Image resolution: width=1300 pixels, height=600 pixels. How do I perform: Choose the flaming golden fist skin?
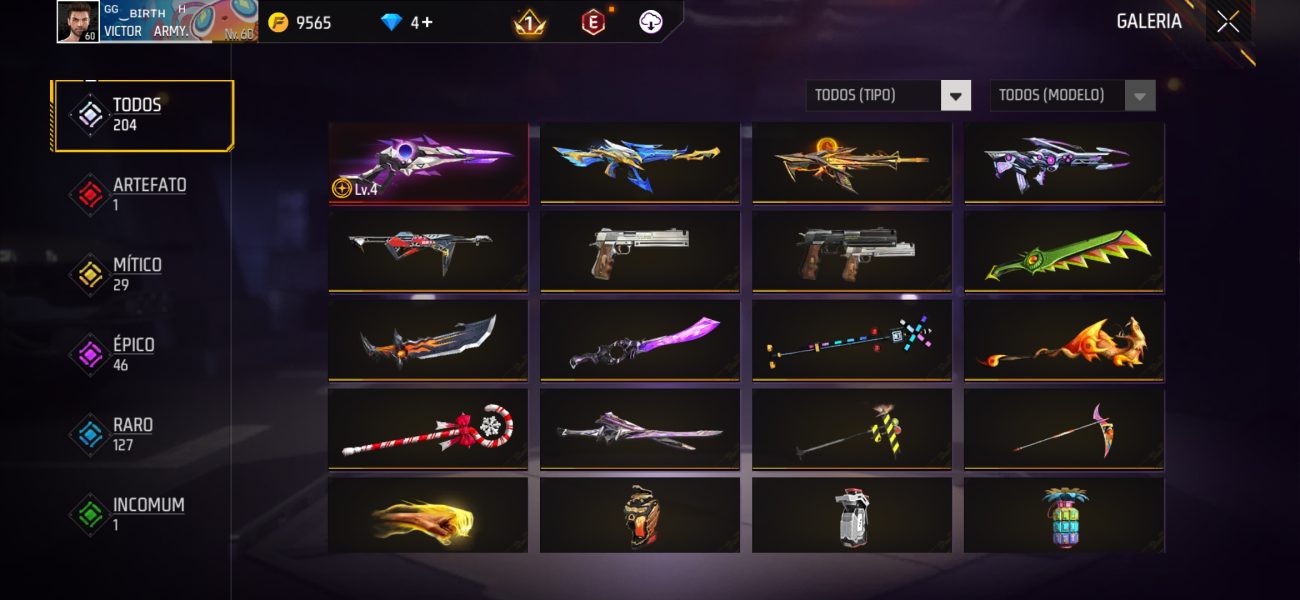pyautogui.click(x=428, y=515)
